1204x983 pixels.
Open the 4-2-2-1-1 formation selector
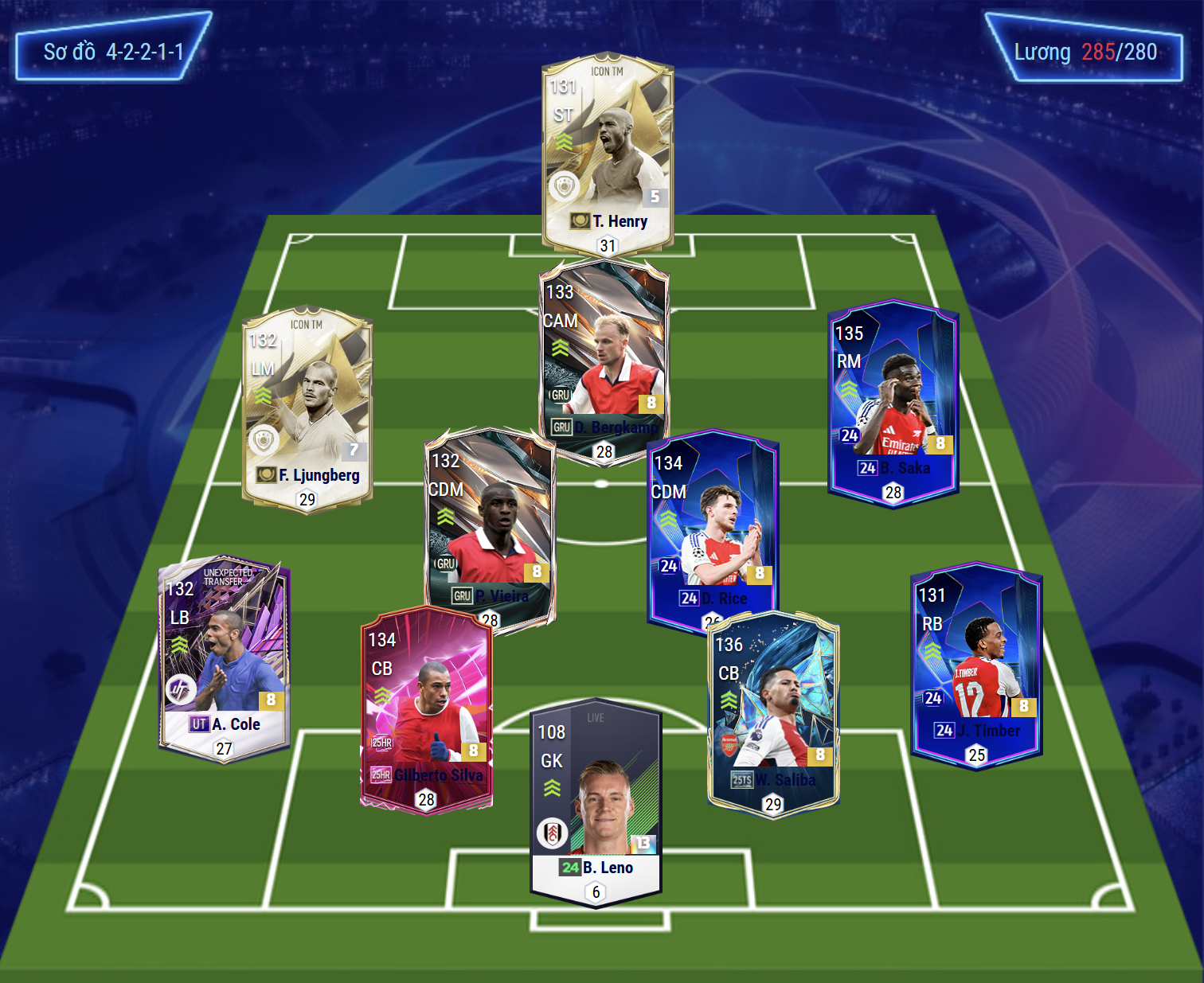(113, 52)
